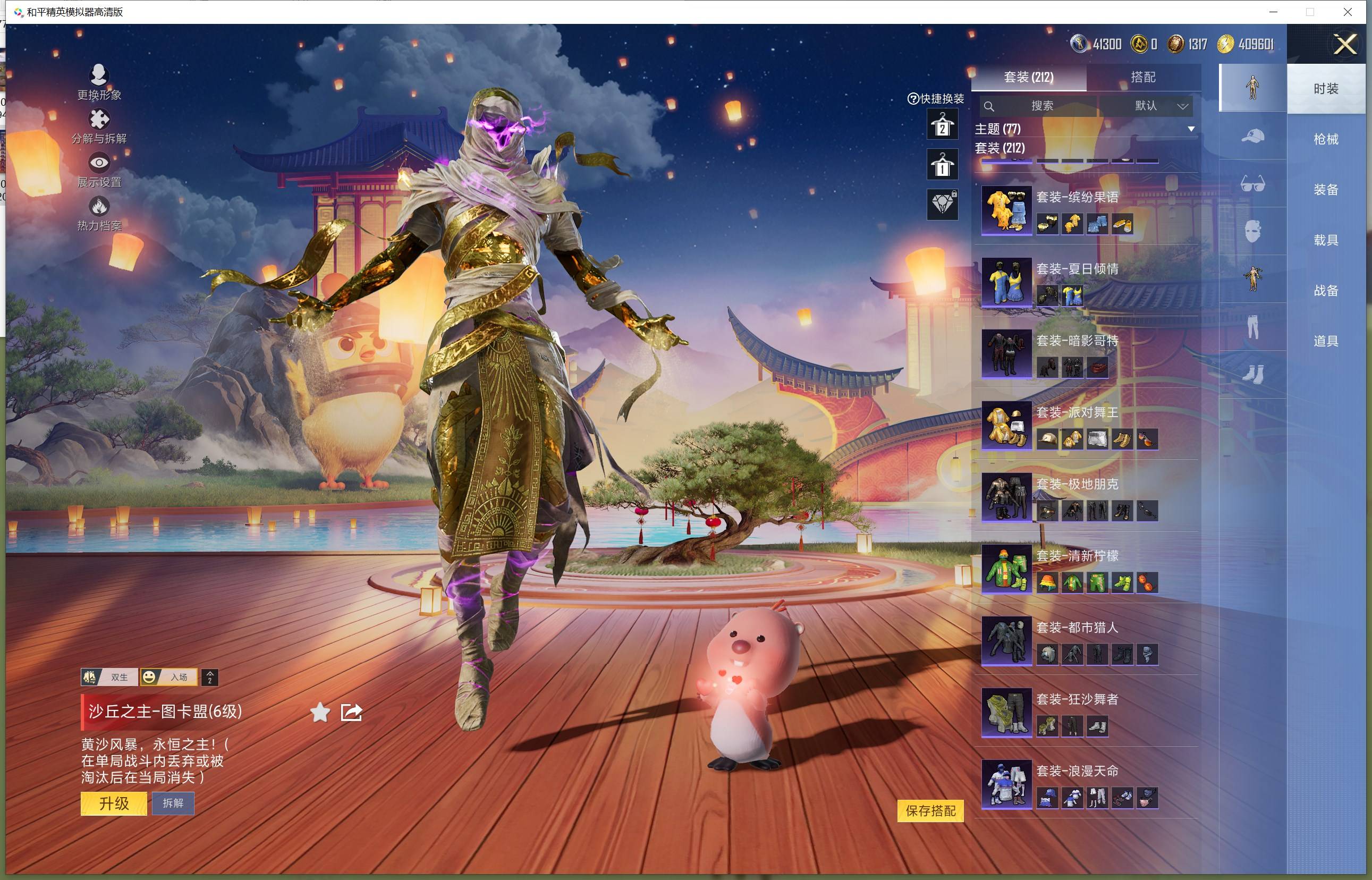1372x880 pixels.
Task: Open the 更换形象 change appearance option
Action: pyautogui.click(x=99, y=82)
